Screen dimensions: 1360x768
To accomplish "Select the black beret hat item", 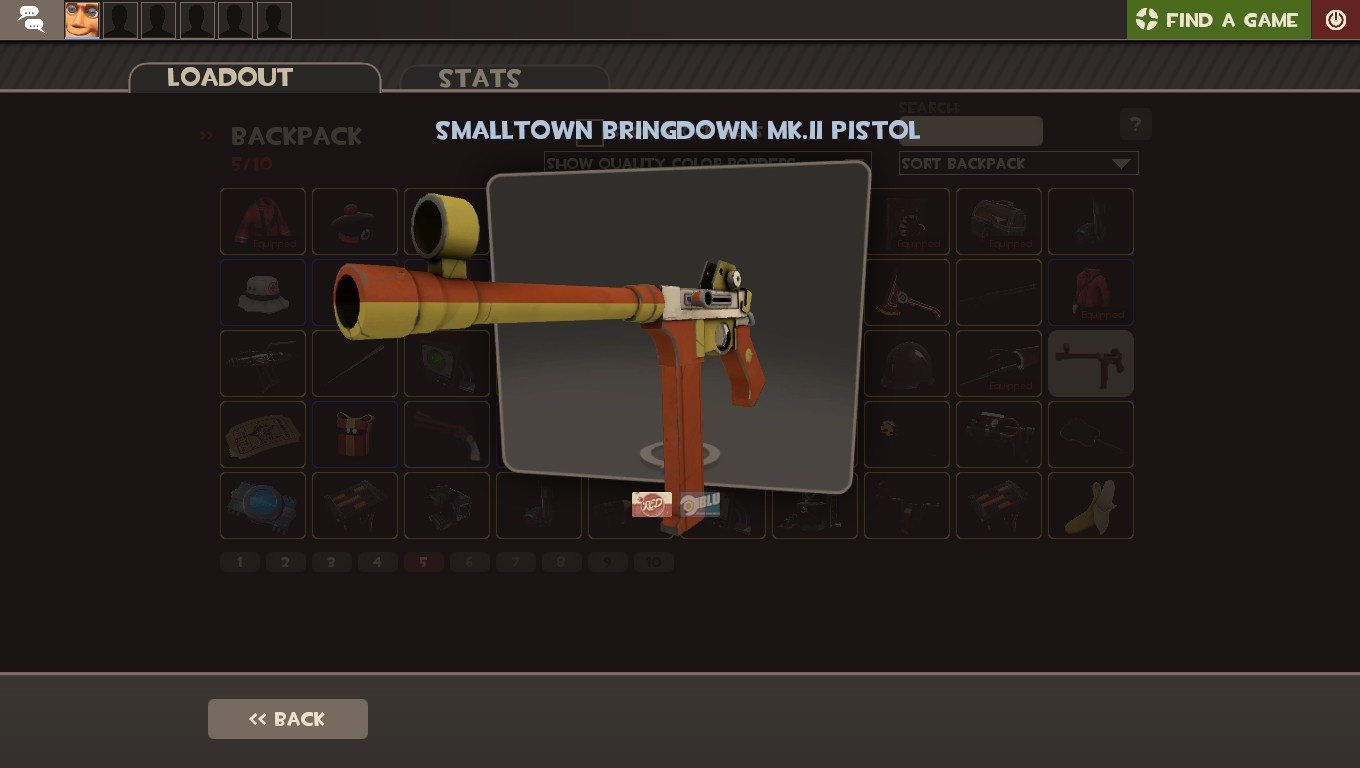I will [x=355, y=221].
